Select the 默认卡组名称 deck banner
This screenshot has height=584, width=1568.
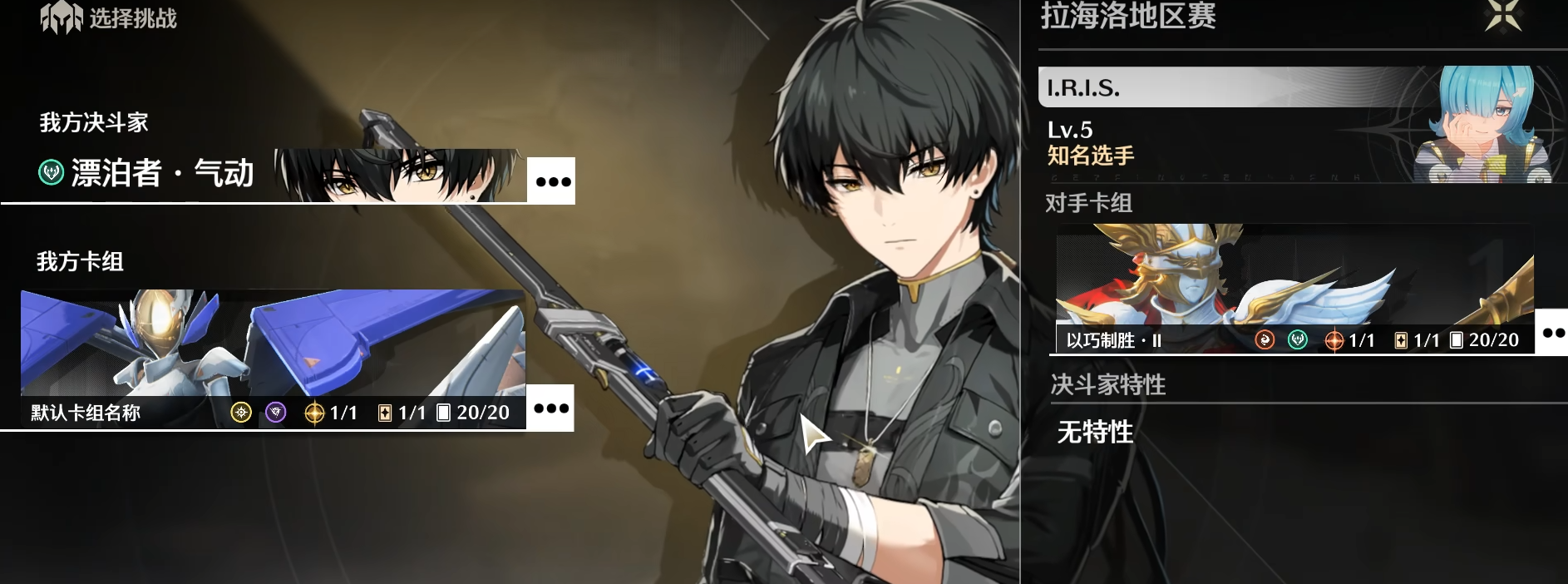click(273, 359)
